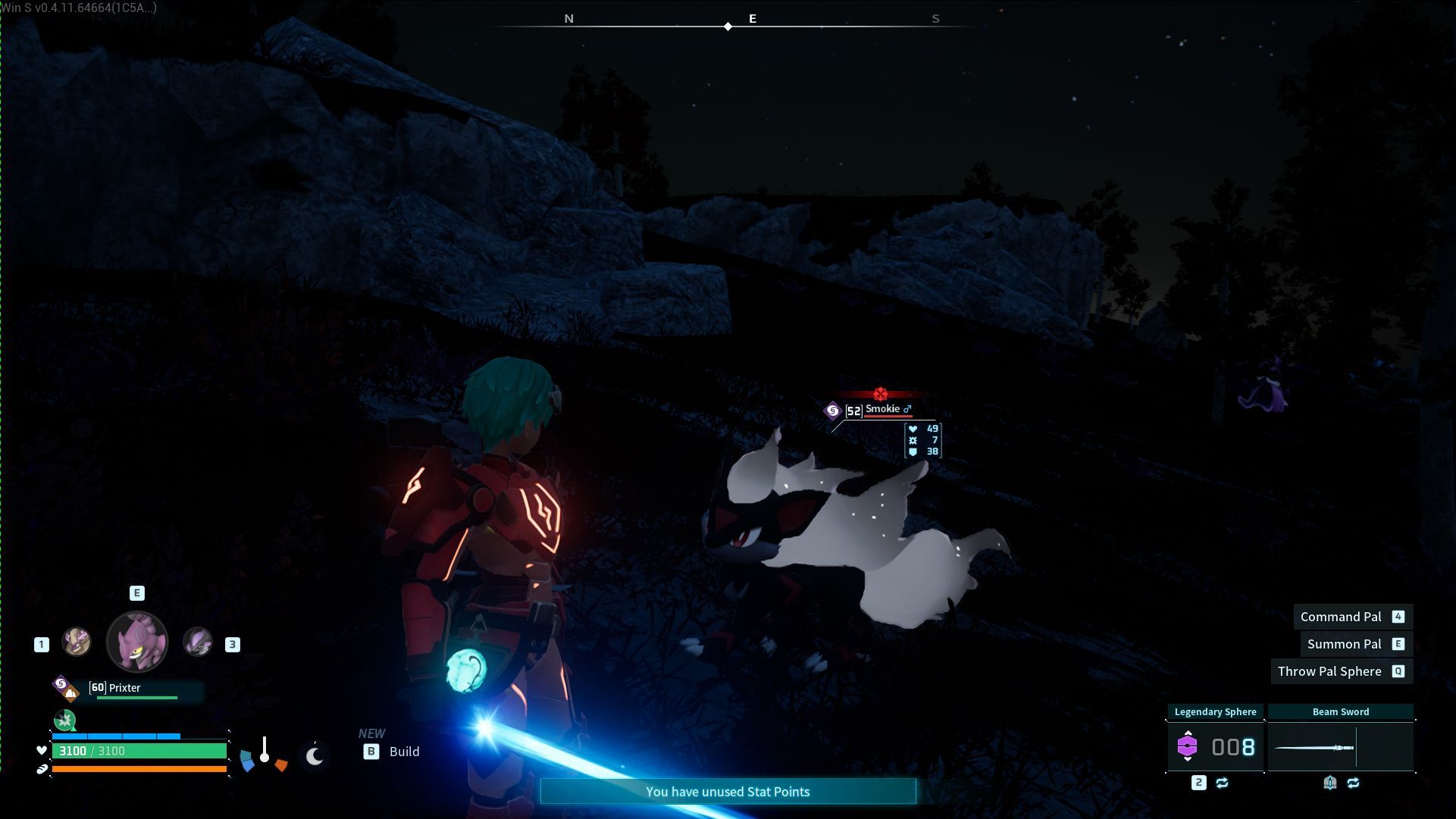1456x819 pixels.
Task: Select the Pal portrait in party slot 3
Action: coord(197,642)
